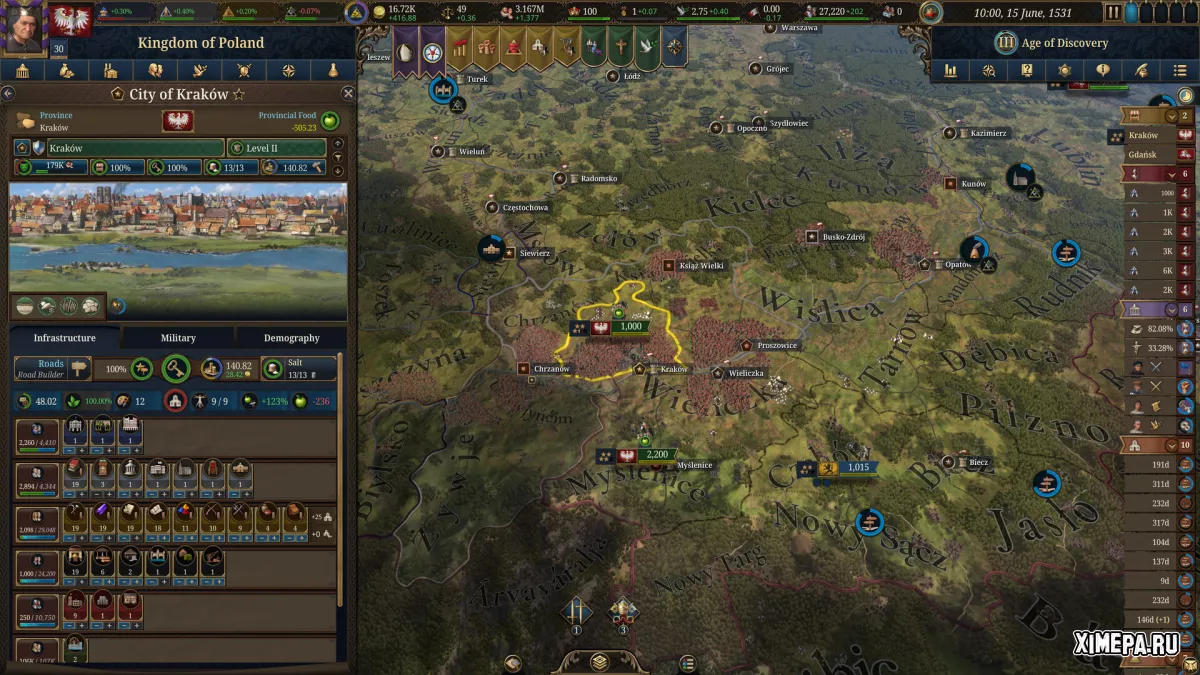
Task: Pause the game with the pause button
Action: point(1113,13)
